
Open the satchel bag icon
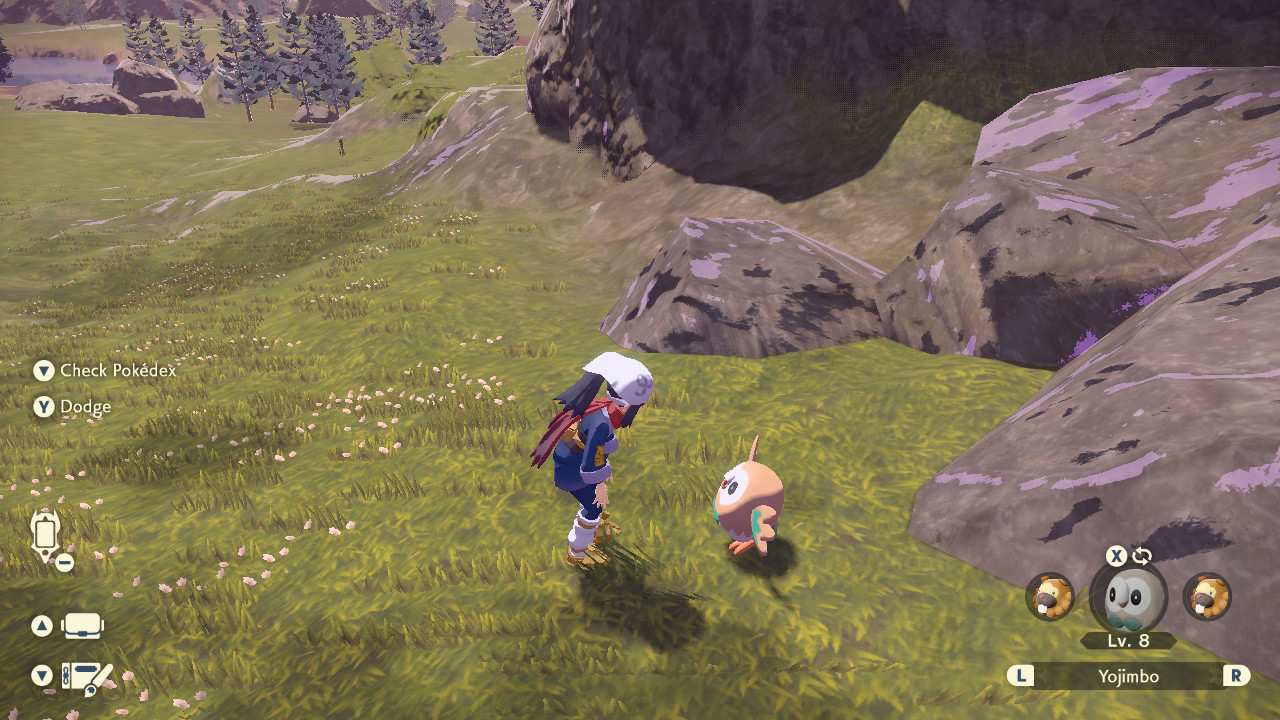(82, 626)
